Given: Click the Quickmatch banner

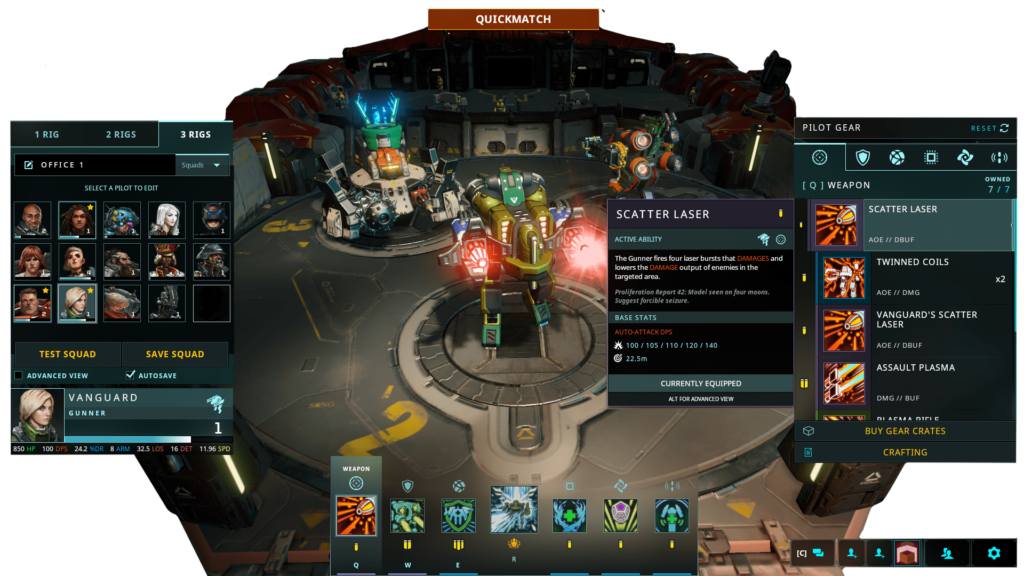Looking at the screenshot, I should (513, 19).
